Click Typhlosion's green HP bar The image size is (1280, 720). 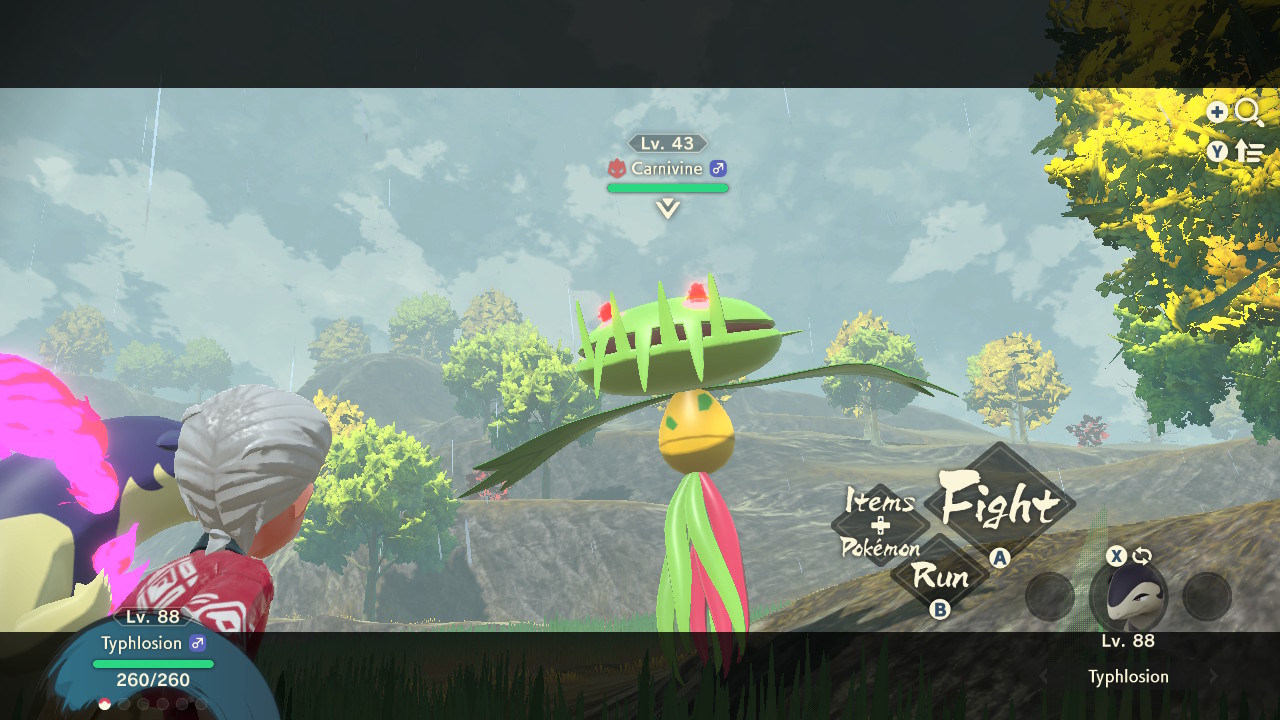153,663
